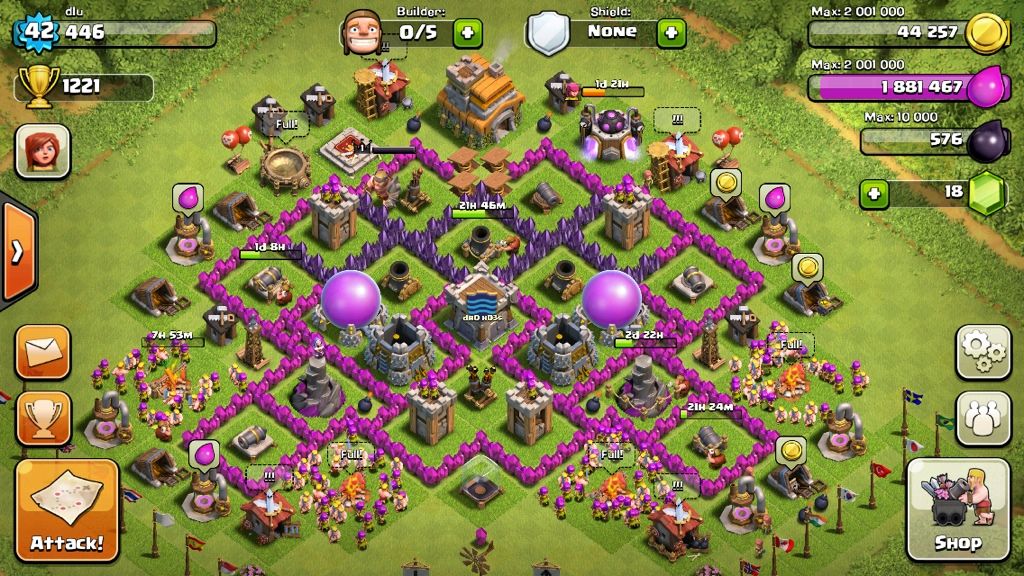
Task: Open the settings gears button
Action: coord(983,351)
